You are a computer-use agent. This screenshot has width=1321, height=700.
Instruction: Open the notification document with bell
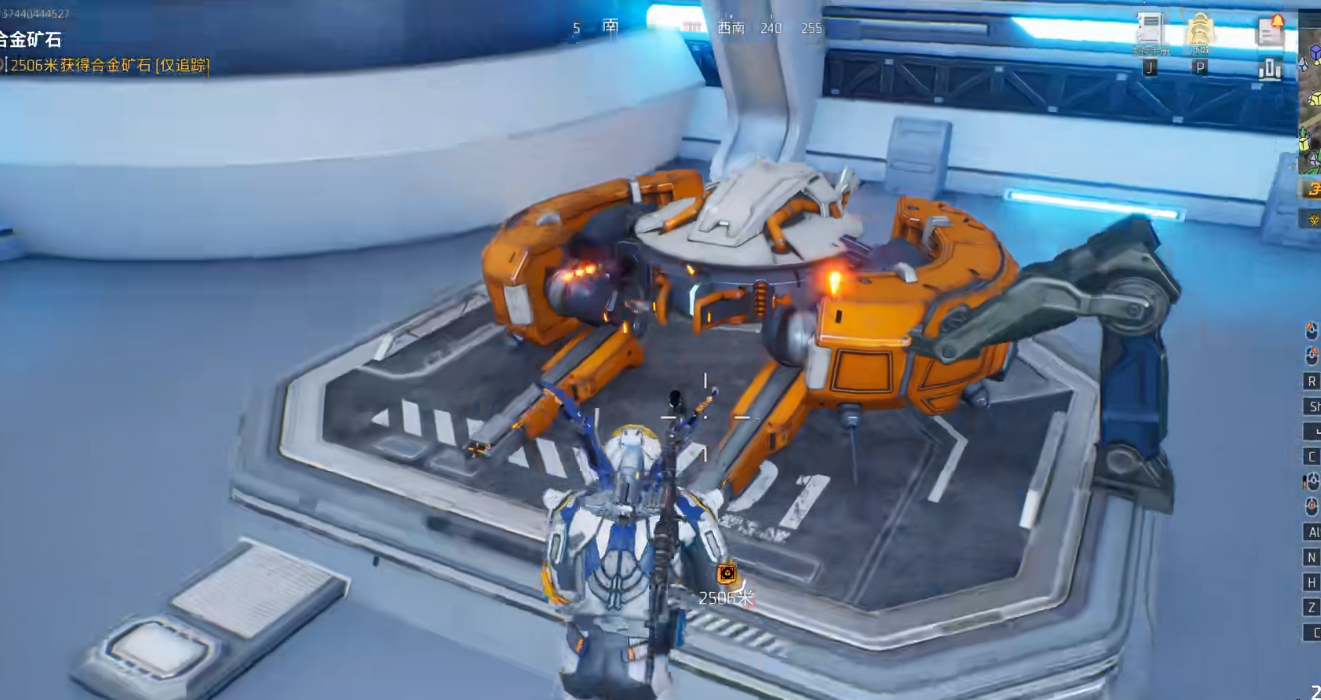point(1270,30)
